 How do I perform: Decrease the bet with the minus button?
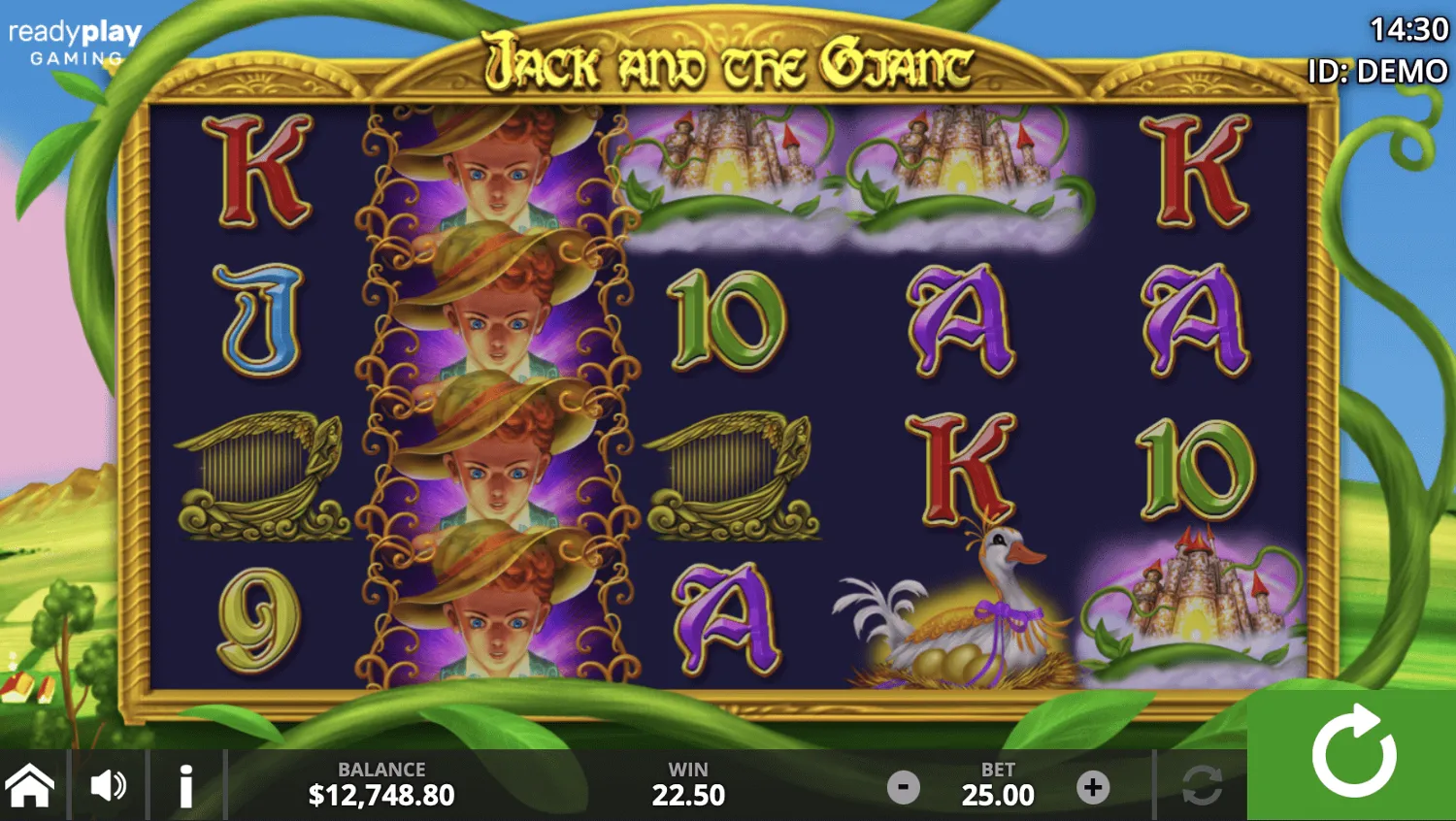coord(903,786)
